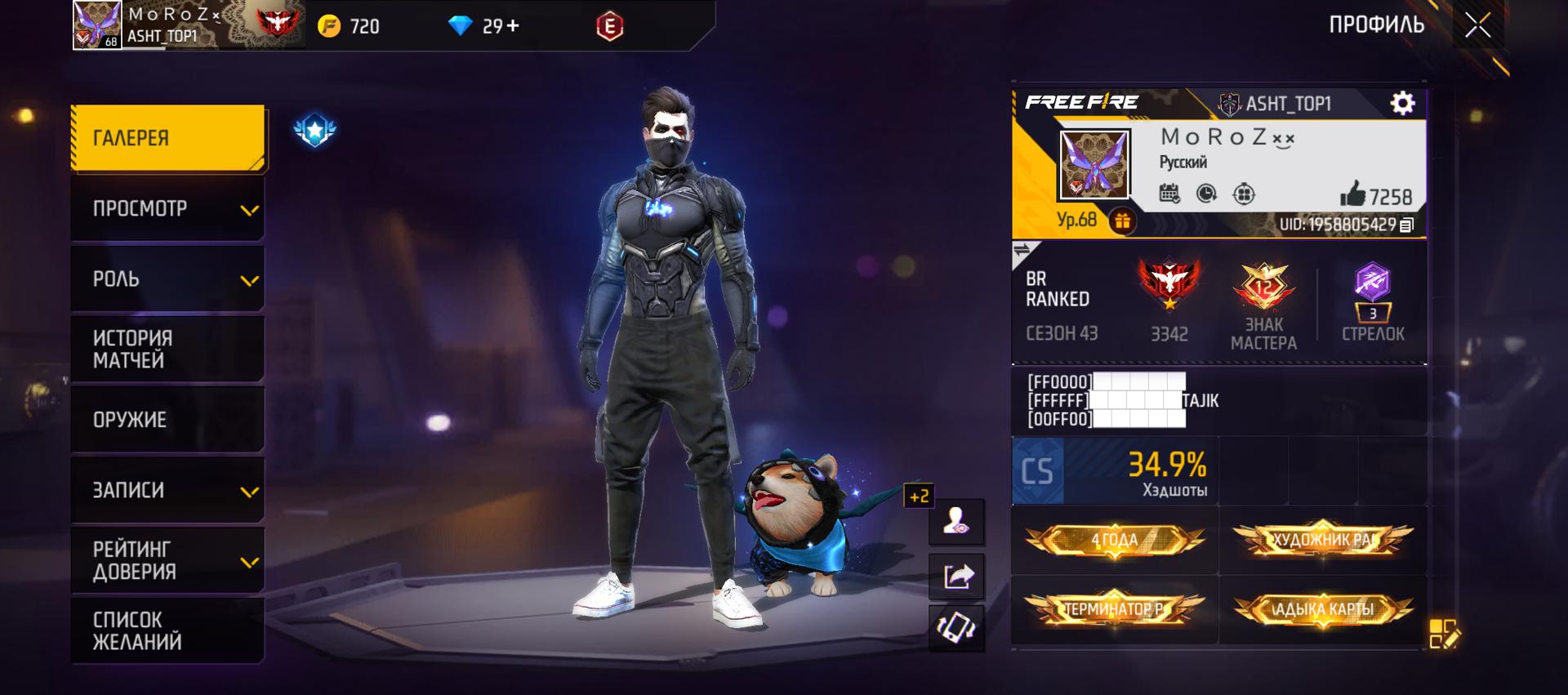Copy the UID with the copy icon
The image size is (1568, 695).
(x=1406, y=225)
